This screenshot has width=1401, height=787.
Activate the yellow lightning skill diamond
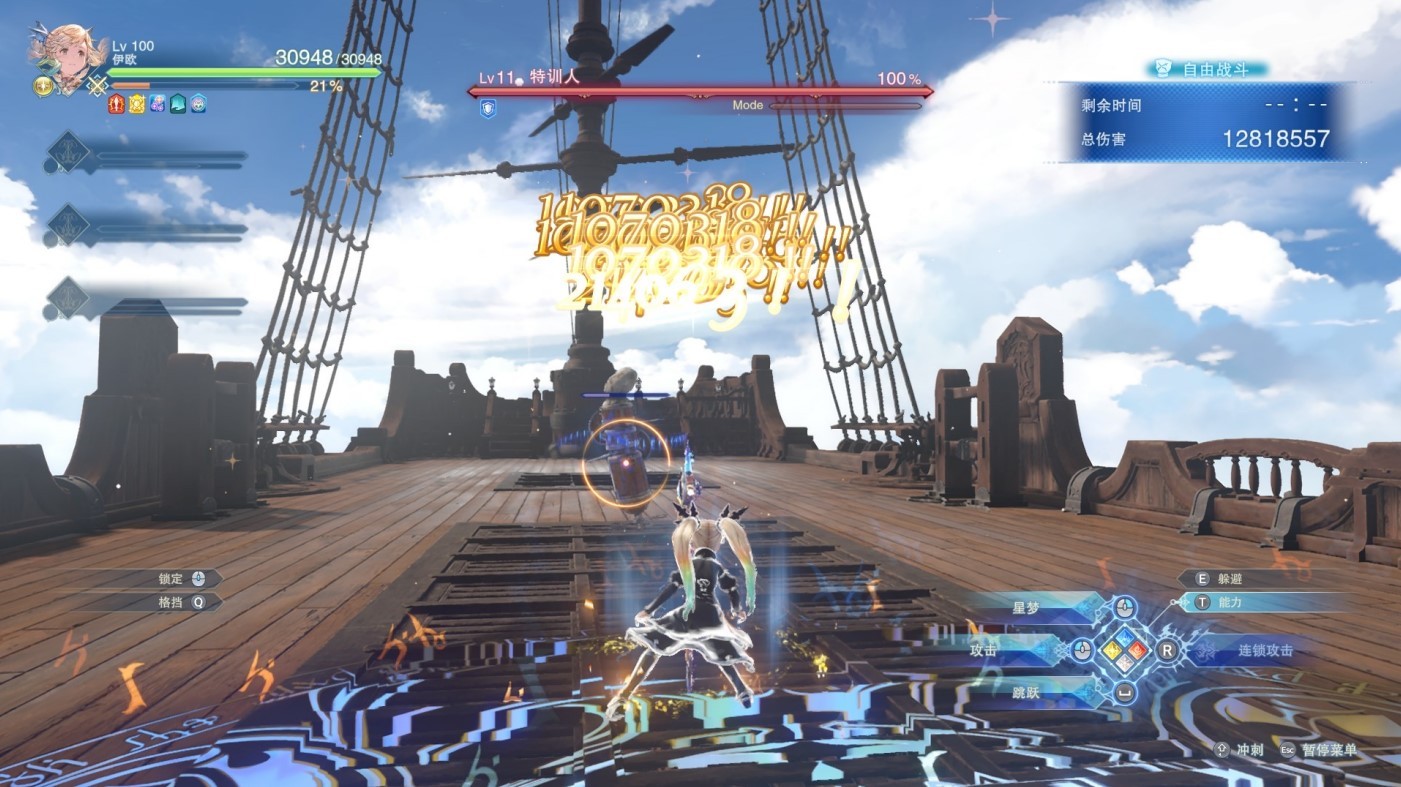[1111, 651]
